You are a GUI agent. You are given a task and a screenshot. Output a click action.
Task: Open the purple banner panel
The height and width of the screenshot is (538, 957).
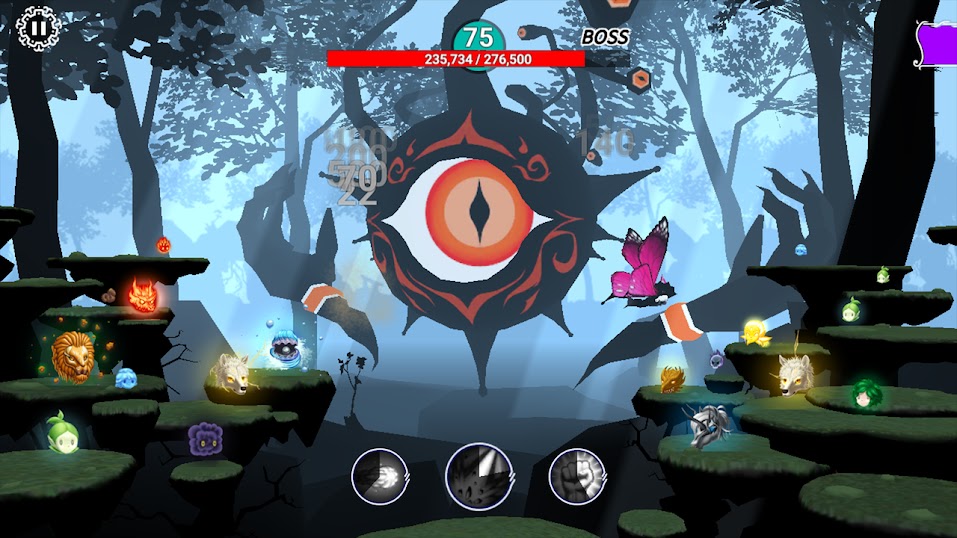[938, 44]
